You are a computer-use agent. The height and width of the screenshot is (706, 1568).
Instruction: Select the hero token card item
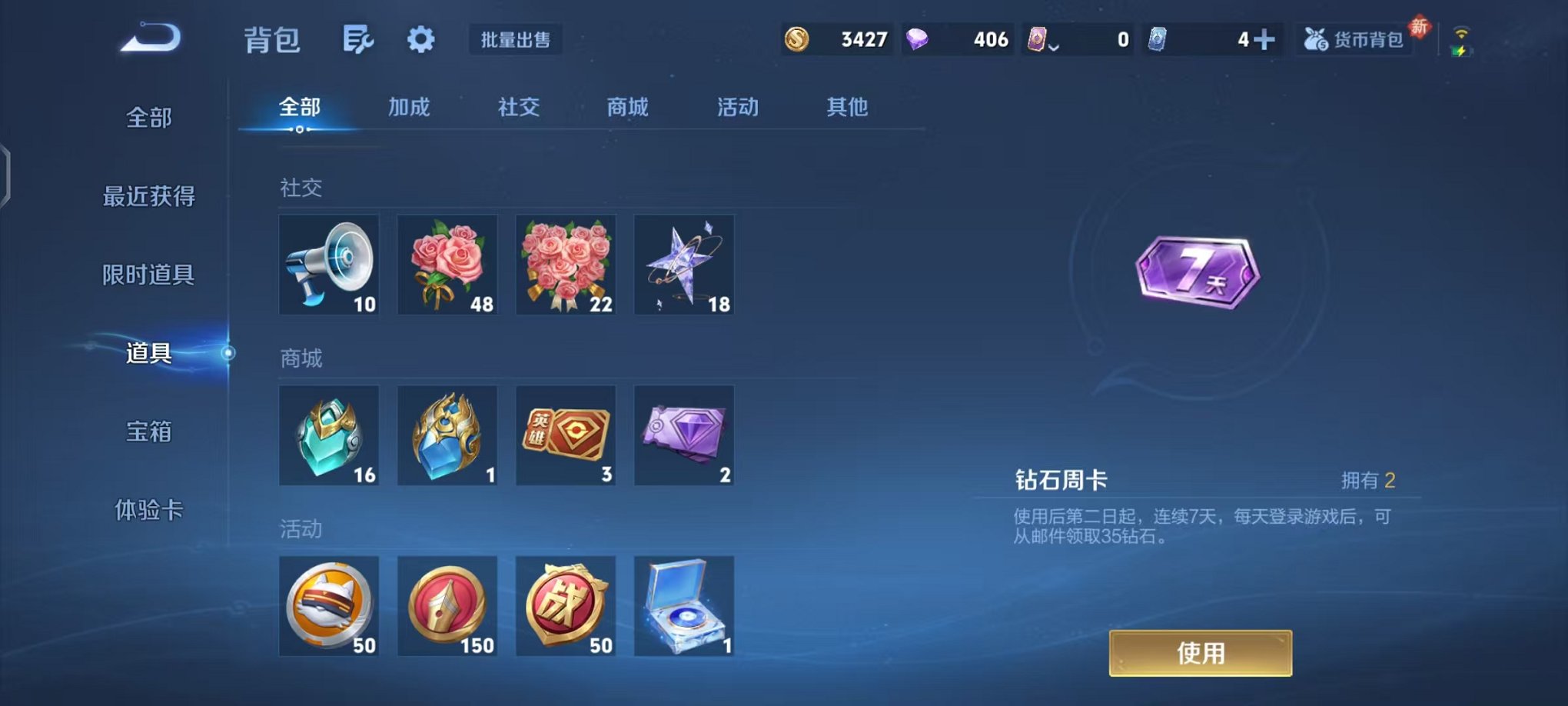566,436
